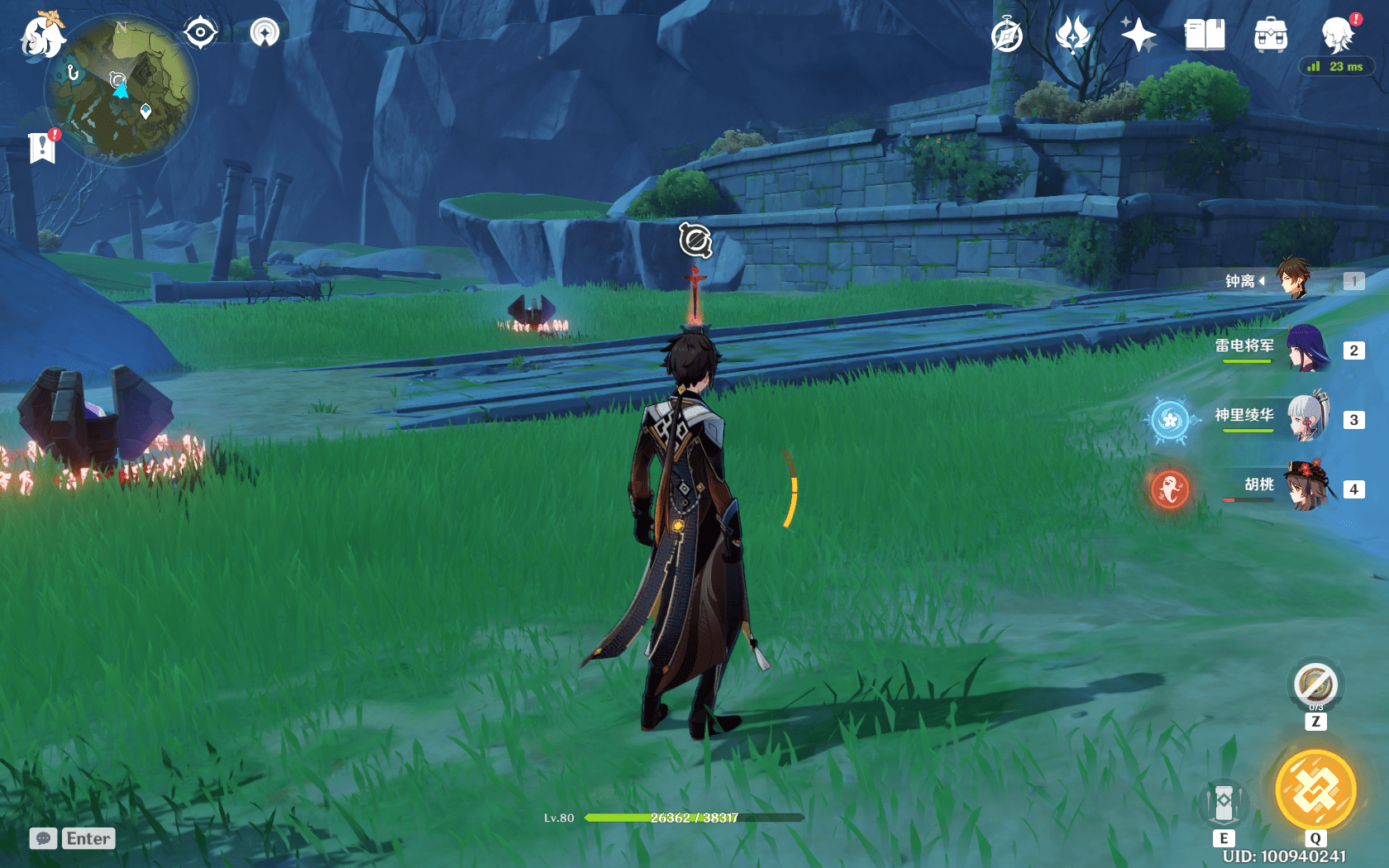Open the character profile head icon
Screen dimensions: 1389x868
click(1337, 36)
